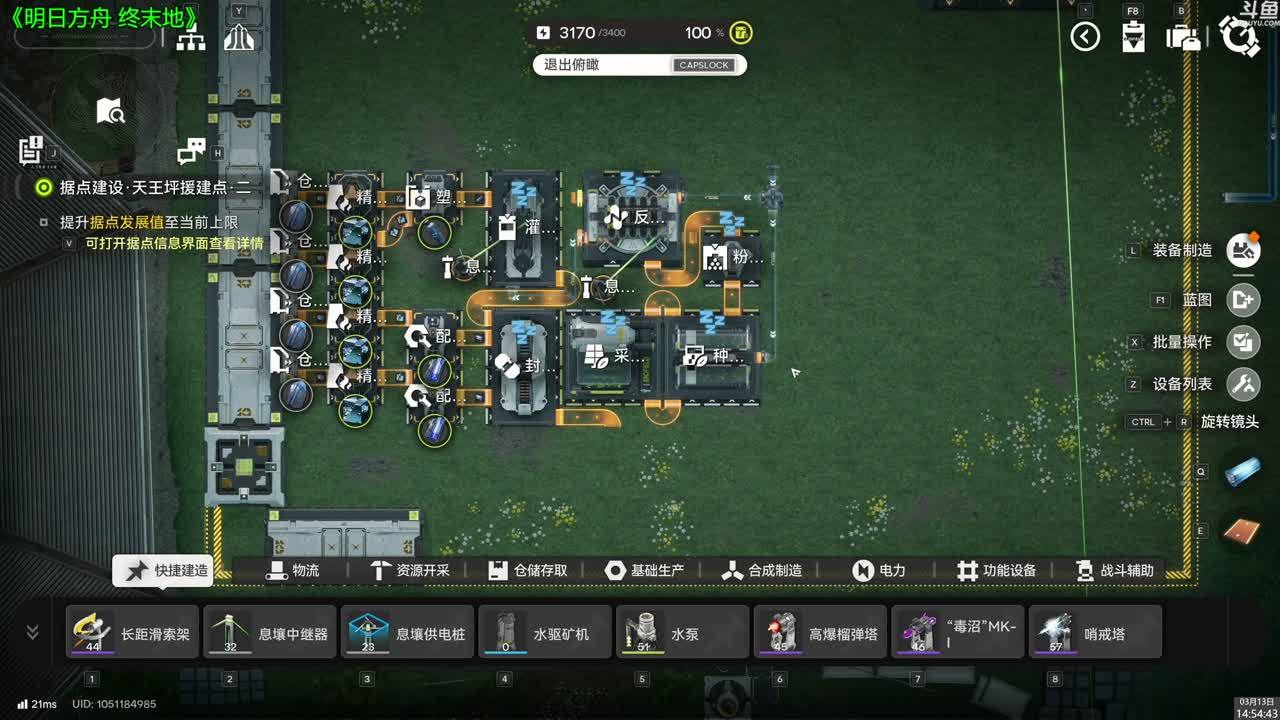1280x720 pixels.
Task: Select the 长距滑索架 build slot
Action: pos(134,632)
